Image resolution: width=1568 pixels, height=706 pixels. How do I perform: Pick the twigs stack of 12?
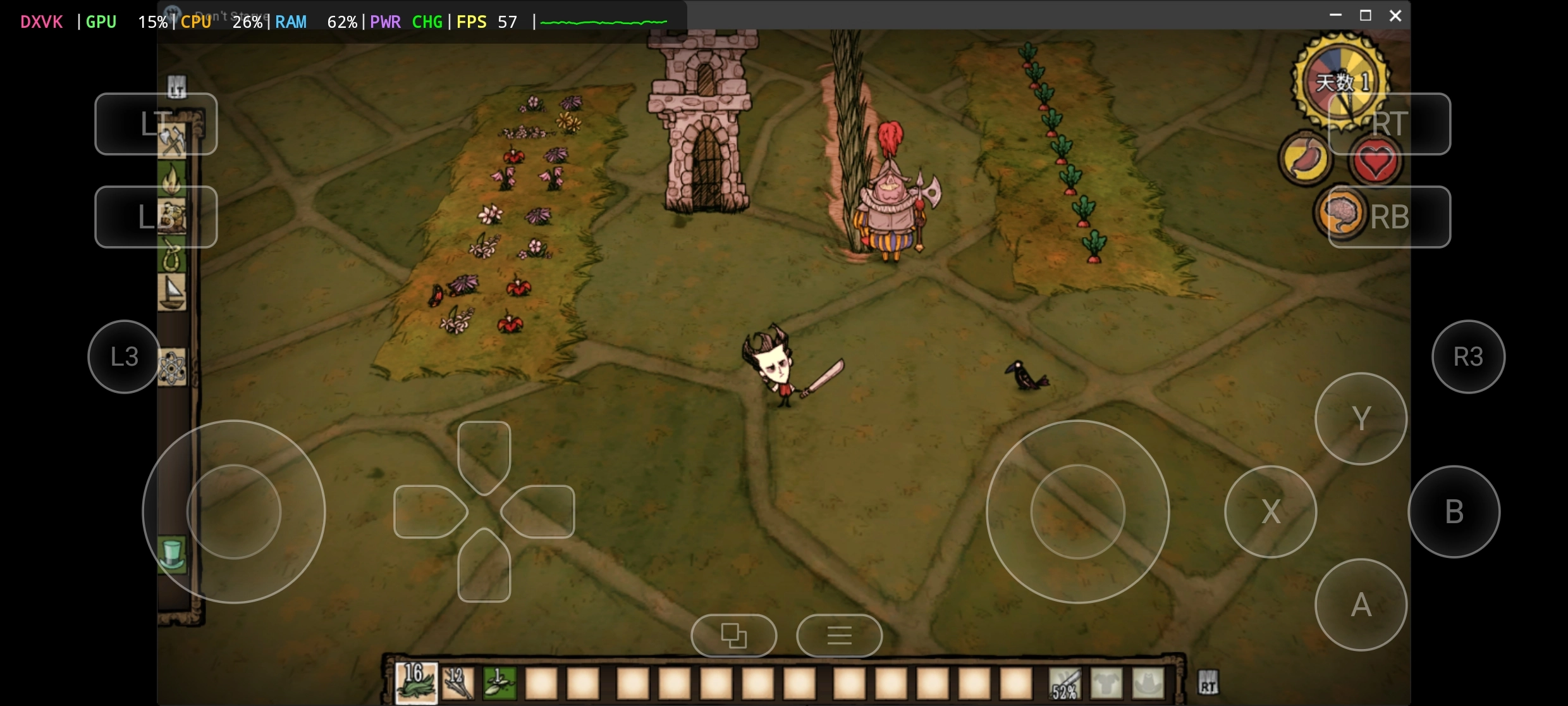(458, 683)
